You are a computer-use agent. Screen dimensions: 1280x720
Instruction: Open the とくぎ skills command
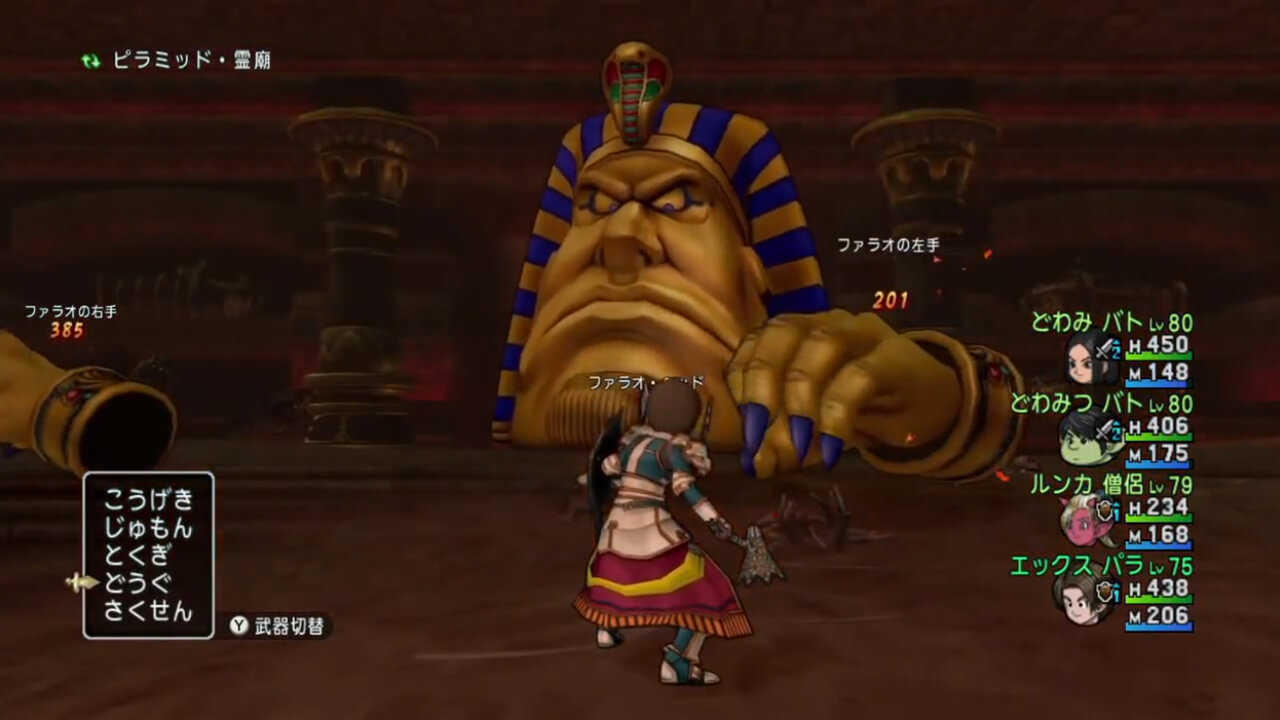138,556
